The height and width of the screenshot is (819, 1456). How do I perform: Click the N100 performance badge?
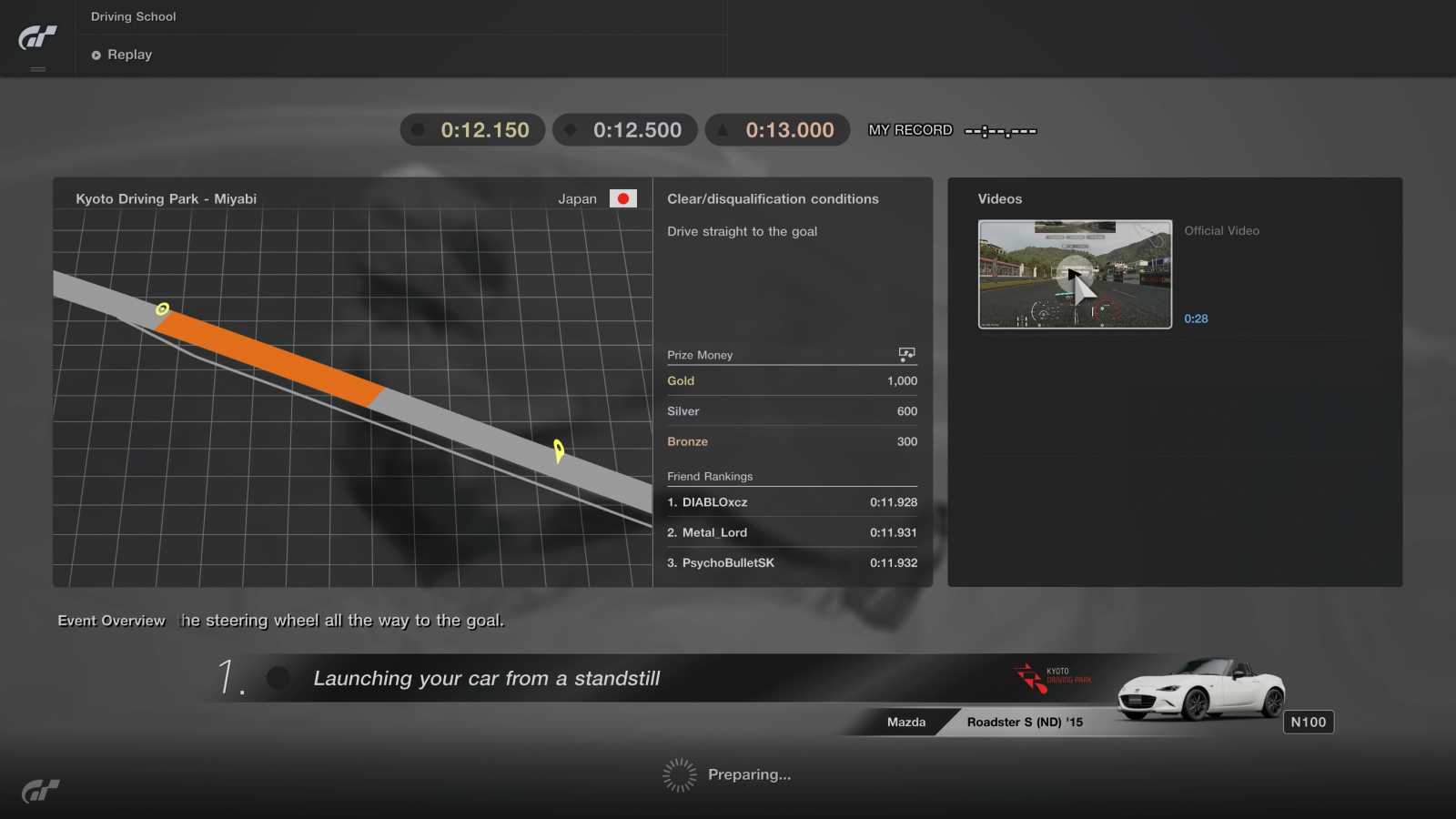pyautogui.click(x=1309, y=721)
